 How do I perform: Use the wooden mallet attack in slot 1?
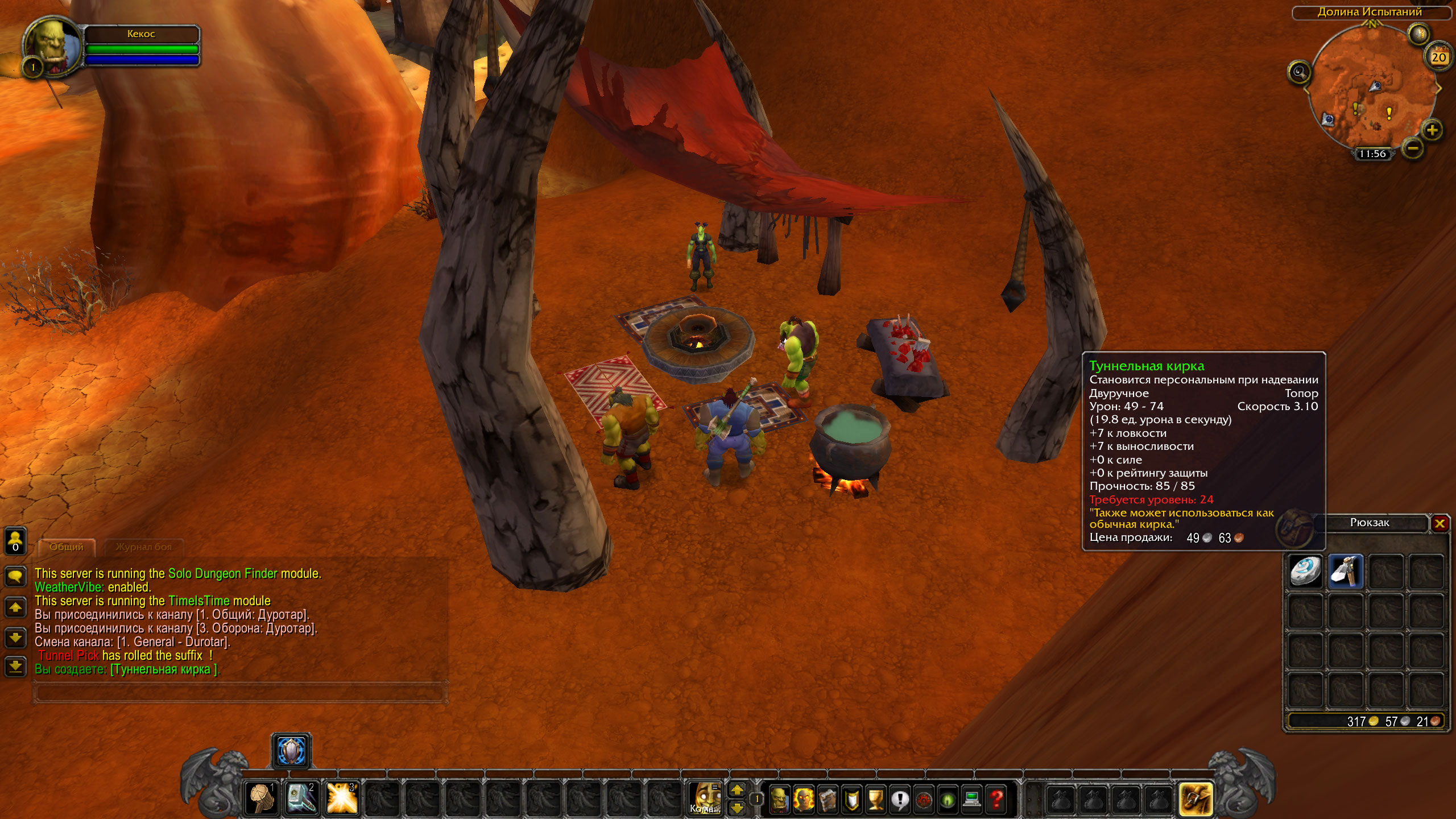(262, 798)
